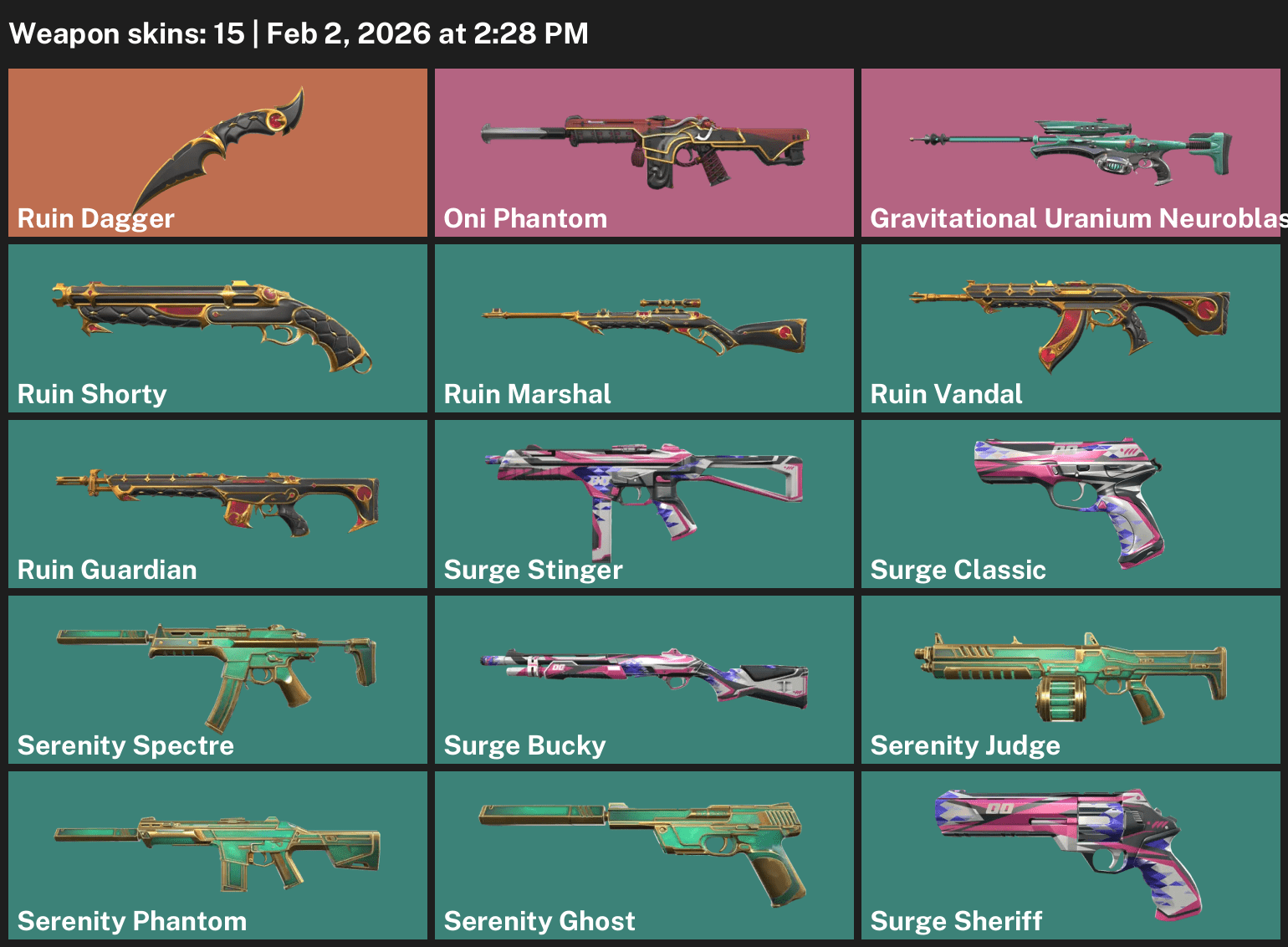Screen dimensions: 1288x947
Task: Open the Surge Classic pistol skin
Action: click(1071, 502)
